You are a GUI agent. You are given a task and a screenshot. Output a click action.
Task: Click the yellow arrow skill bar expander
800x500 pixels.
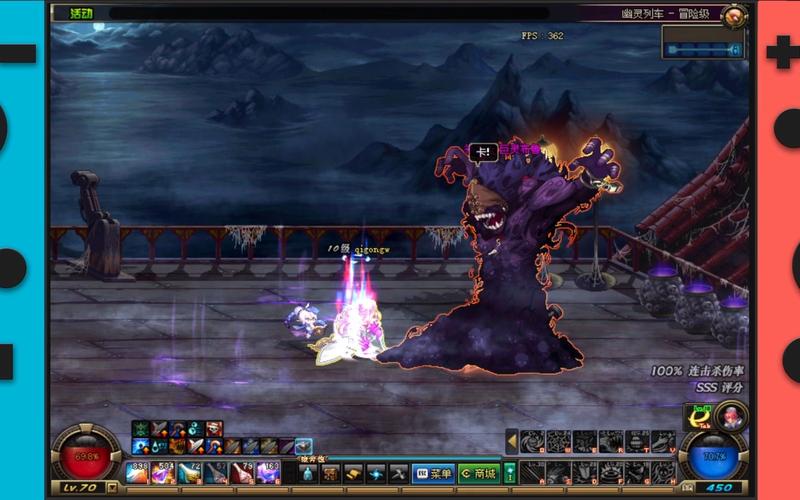(x=511, y=441)
